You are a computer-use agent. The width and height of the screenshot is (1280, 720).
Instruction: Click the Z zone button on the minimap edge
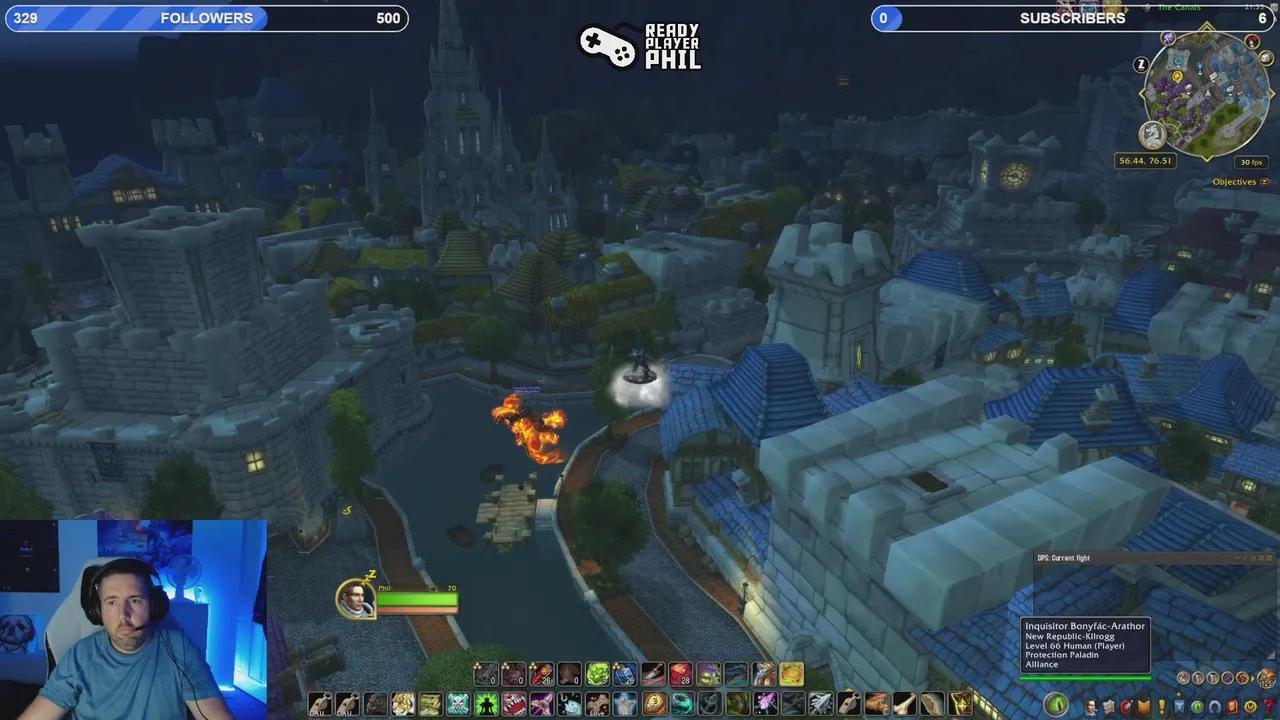click(1140, 64)
